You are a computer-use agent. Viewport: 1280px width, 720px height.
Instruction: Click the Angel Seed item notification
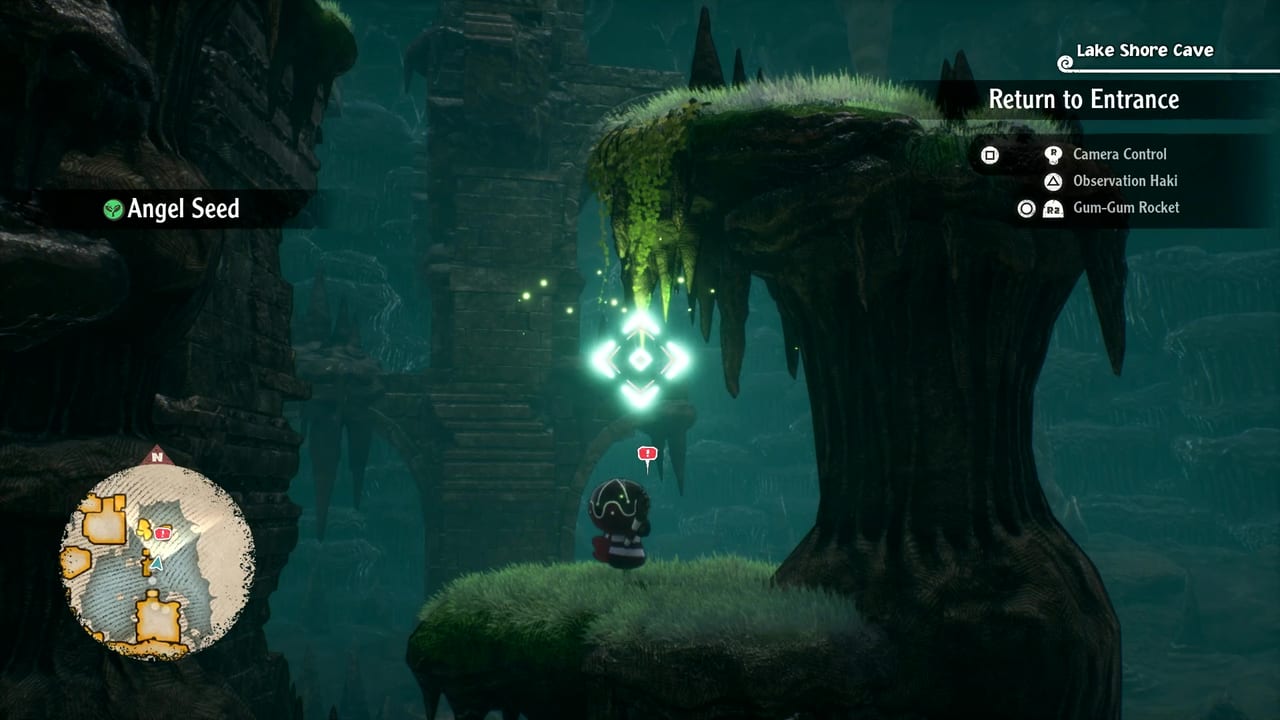click(x=172, y=209)
